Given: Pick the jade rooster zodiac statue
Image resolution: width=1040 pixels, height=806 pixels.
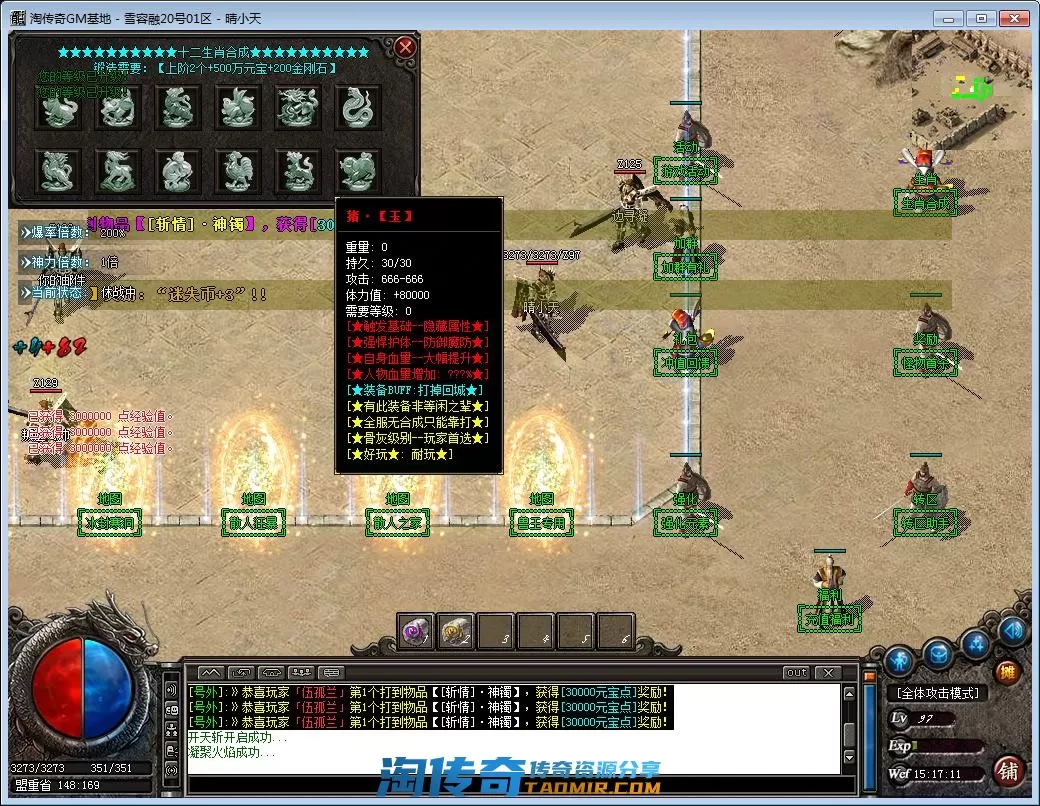Looking at the screenshot, I should 238,171.
